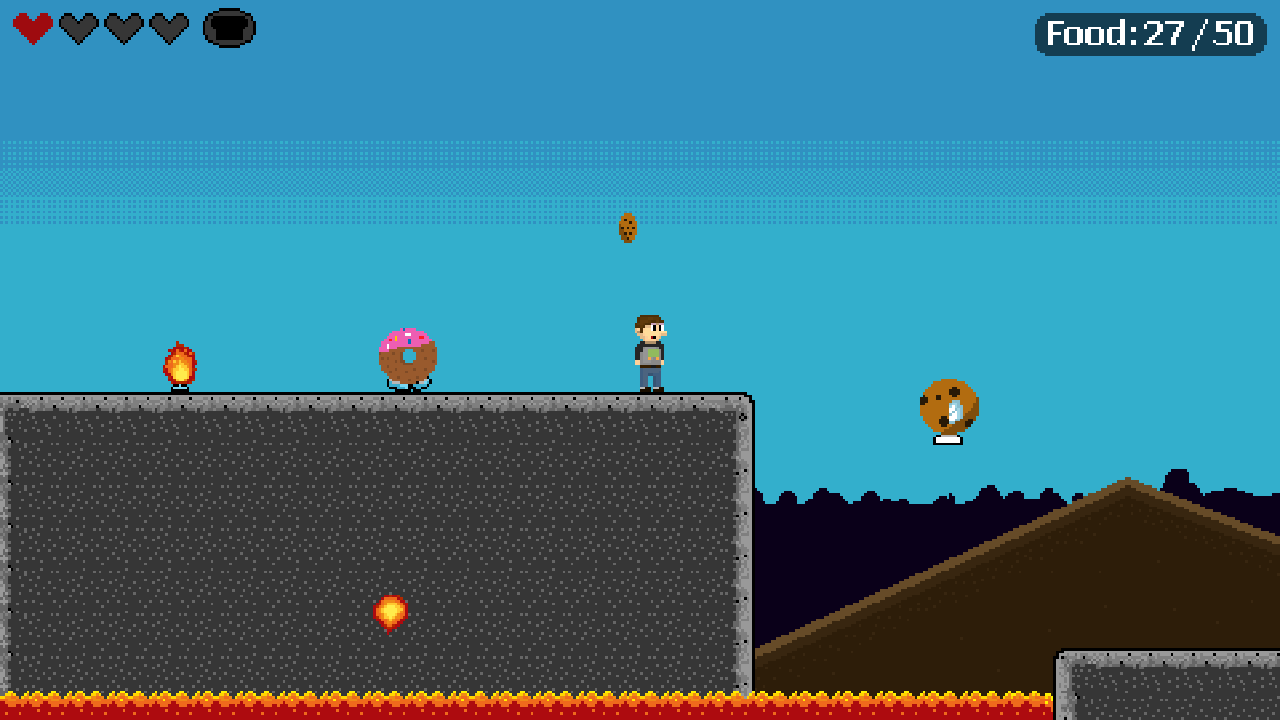Select the player character standing on the ledge
Viewport: 1280px width, 720px height.
tap(648, 350)
